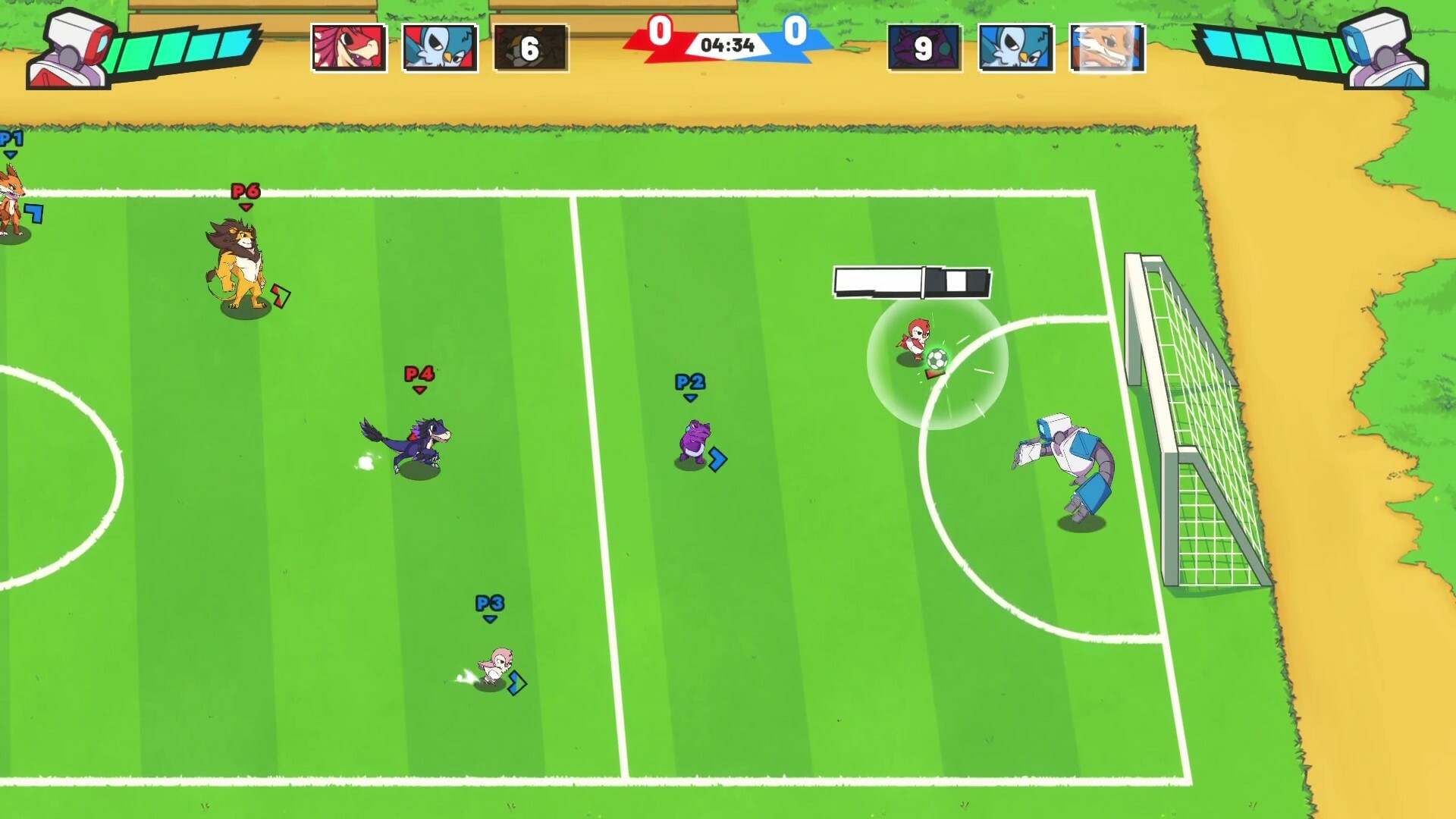Select the fox portrait on blue team

[1106, 48]
